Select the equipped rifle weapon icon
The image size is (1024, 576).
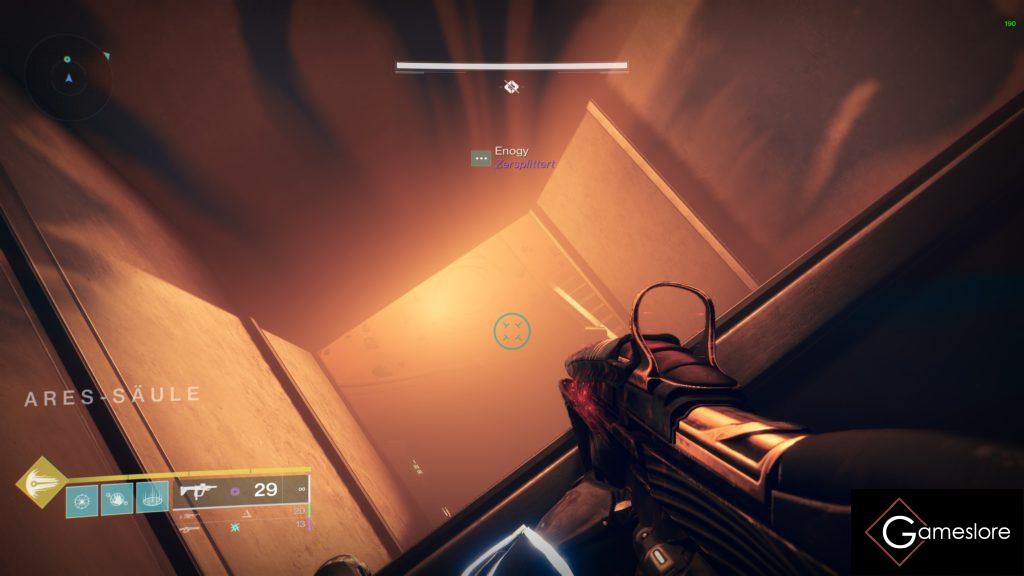(x=198, y=491)
